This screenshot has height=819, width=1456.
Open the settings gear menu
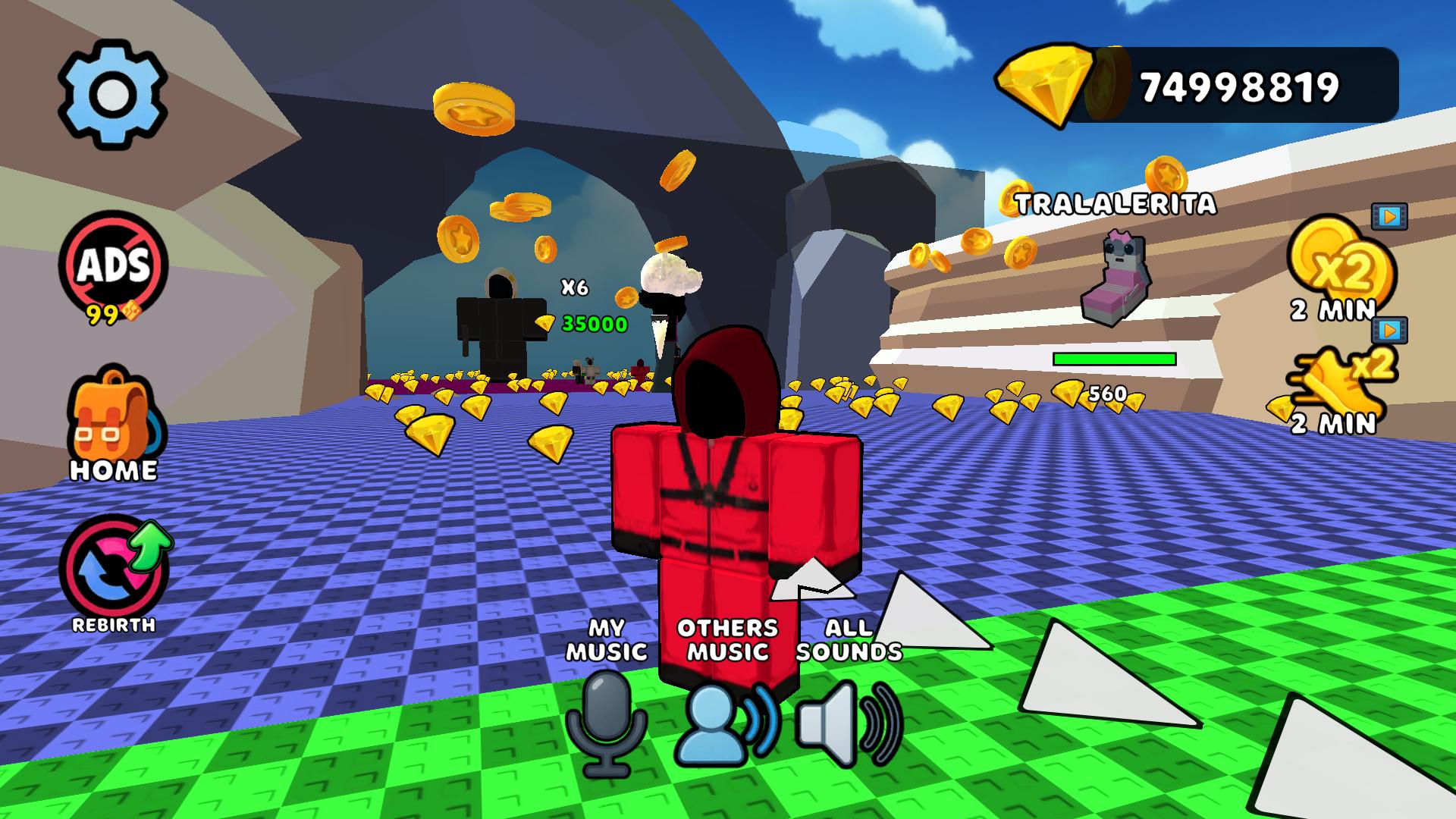pyautogui.click(x=112, y=93)
